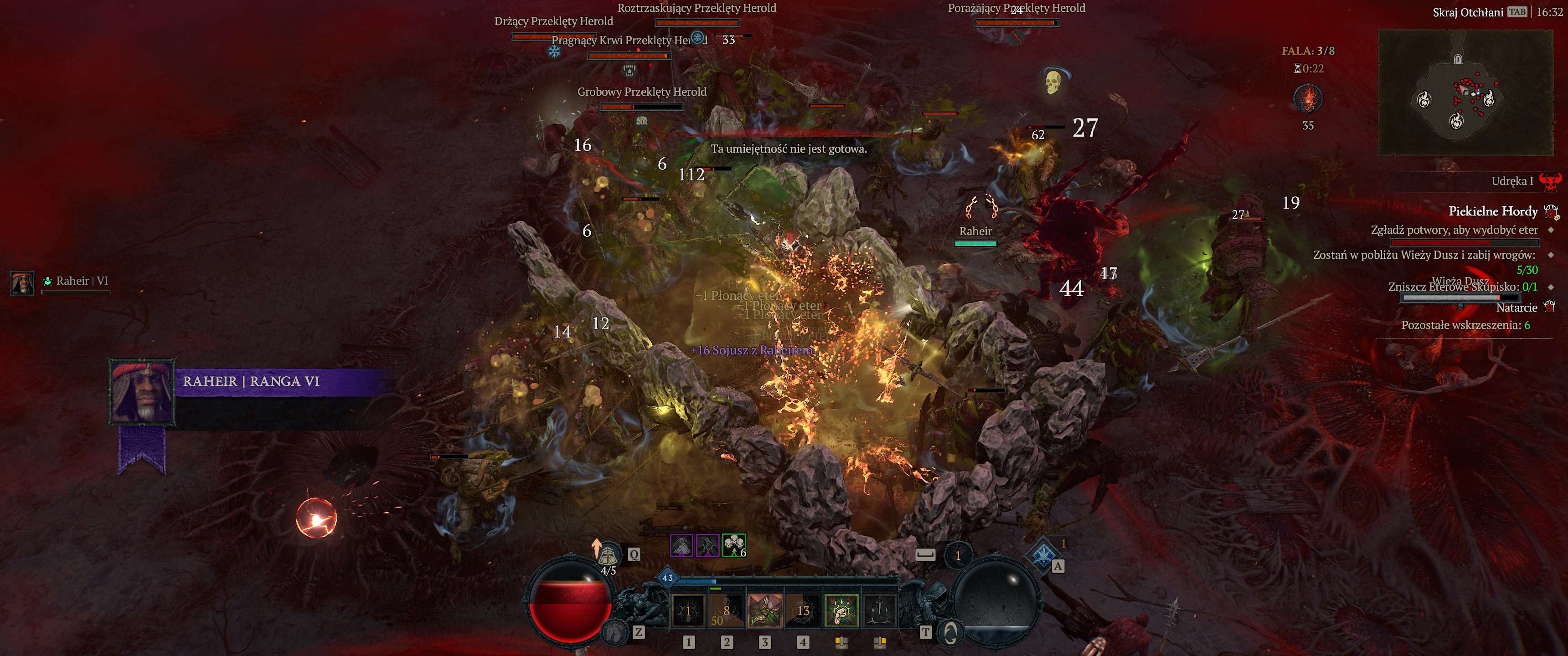Viewport: 1568px width, 656px height.
Task: Open the Raheir Ranga VI rank-up banner
Action: tap(251, 382)
